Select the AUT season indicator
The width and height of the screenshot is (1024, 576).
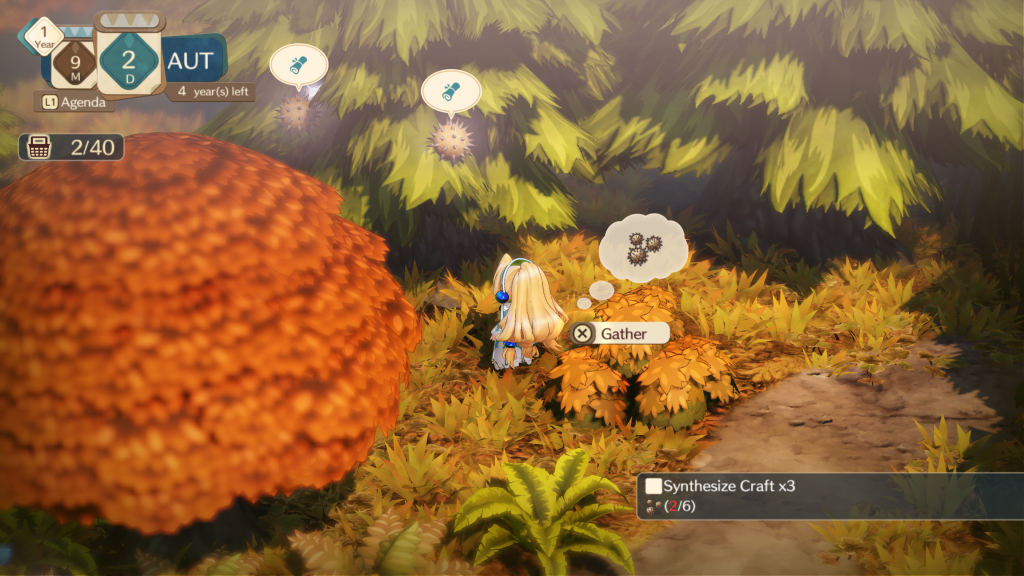point(191,60)
